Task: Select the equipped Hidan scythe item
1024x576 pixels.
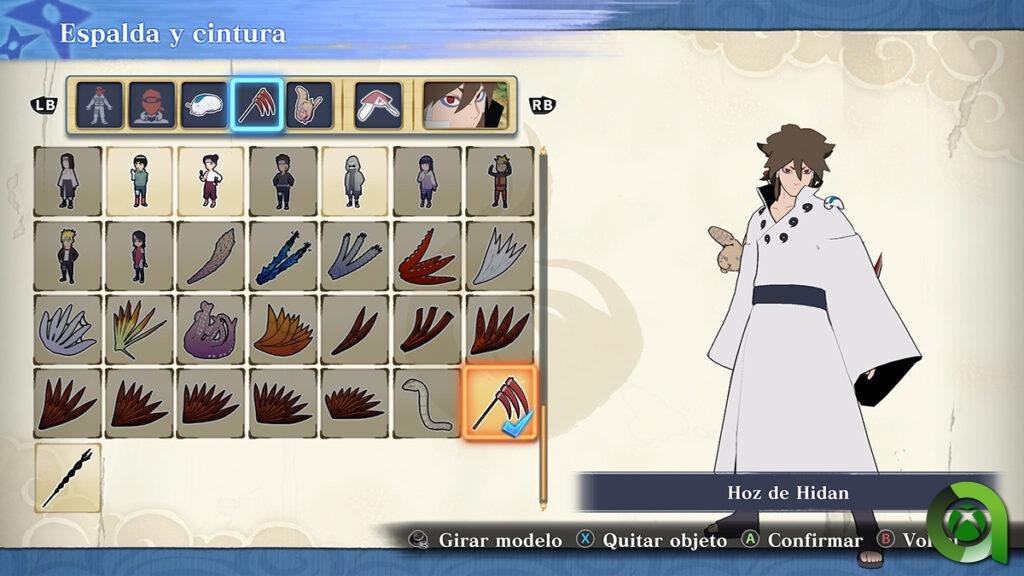Action: (499, 402)
